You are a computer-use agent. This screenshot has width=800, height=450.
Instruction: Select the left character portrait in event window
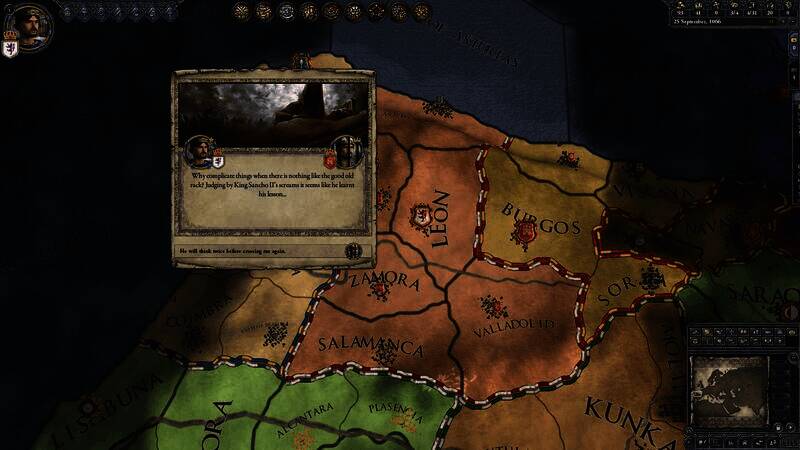coord(202,152)
